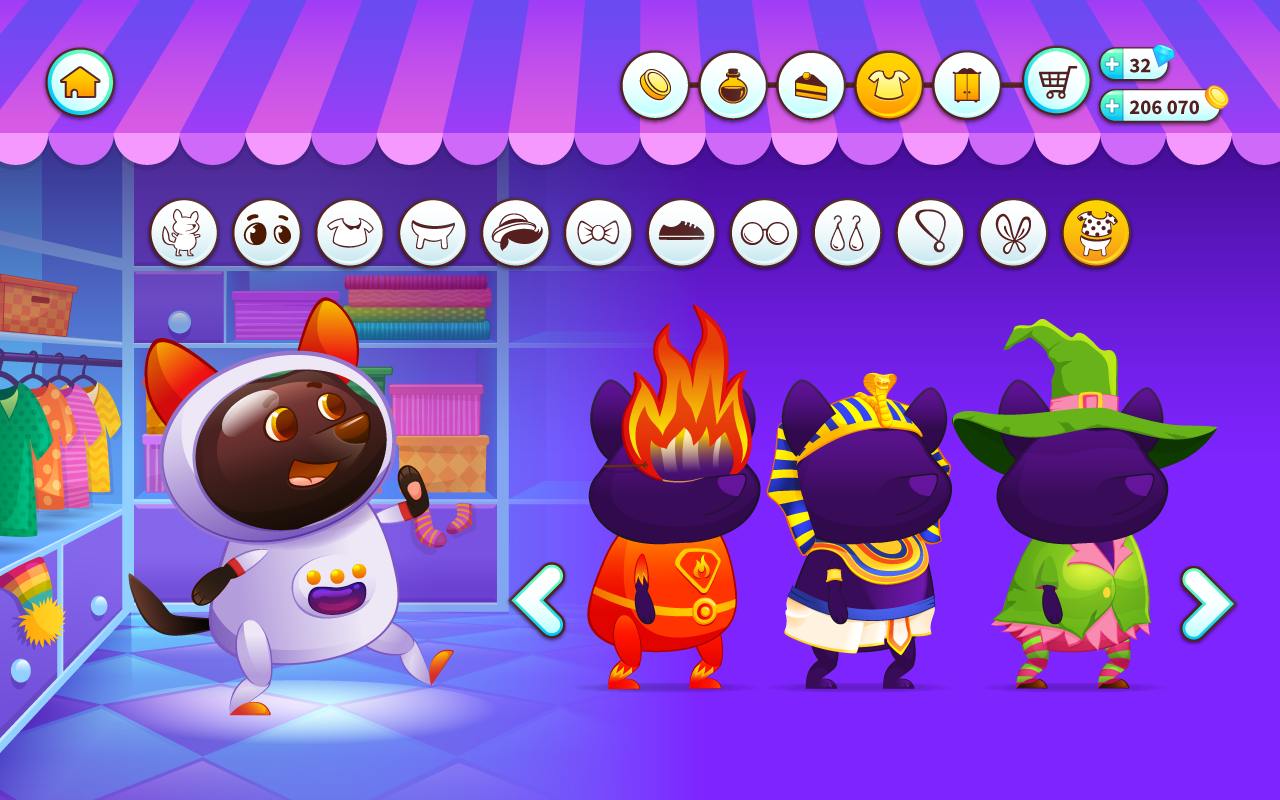Buy more coins with the plus button
Viewport: 1280px width, 800px height.
[1112, 104]
